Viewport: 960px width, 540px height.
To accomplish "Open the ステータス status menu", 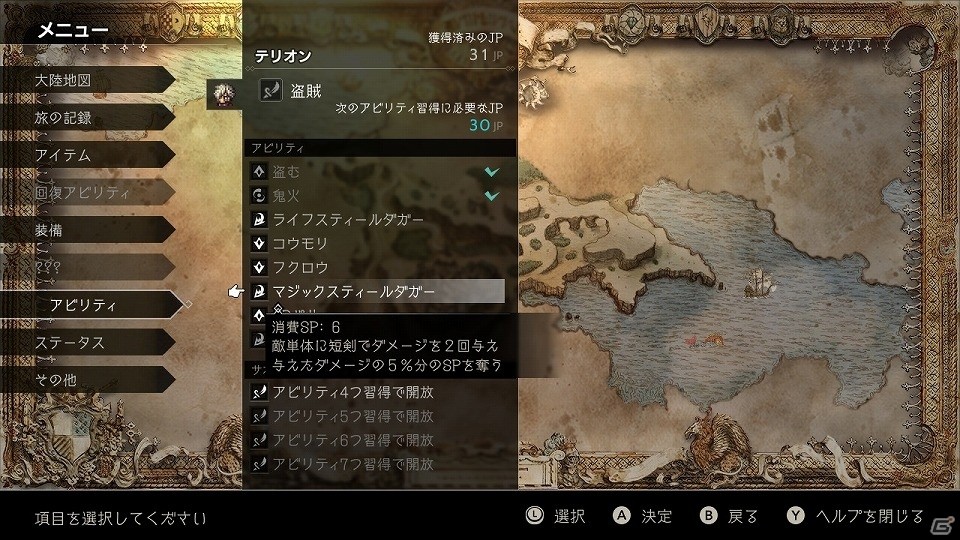I will tap(70, 343).
